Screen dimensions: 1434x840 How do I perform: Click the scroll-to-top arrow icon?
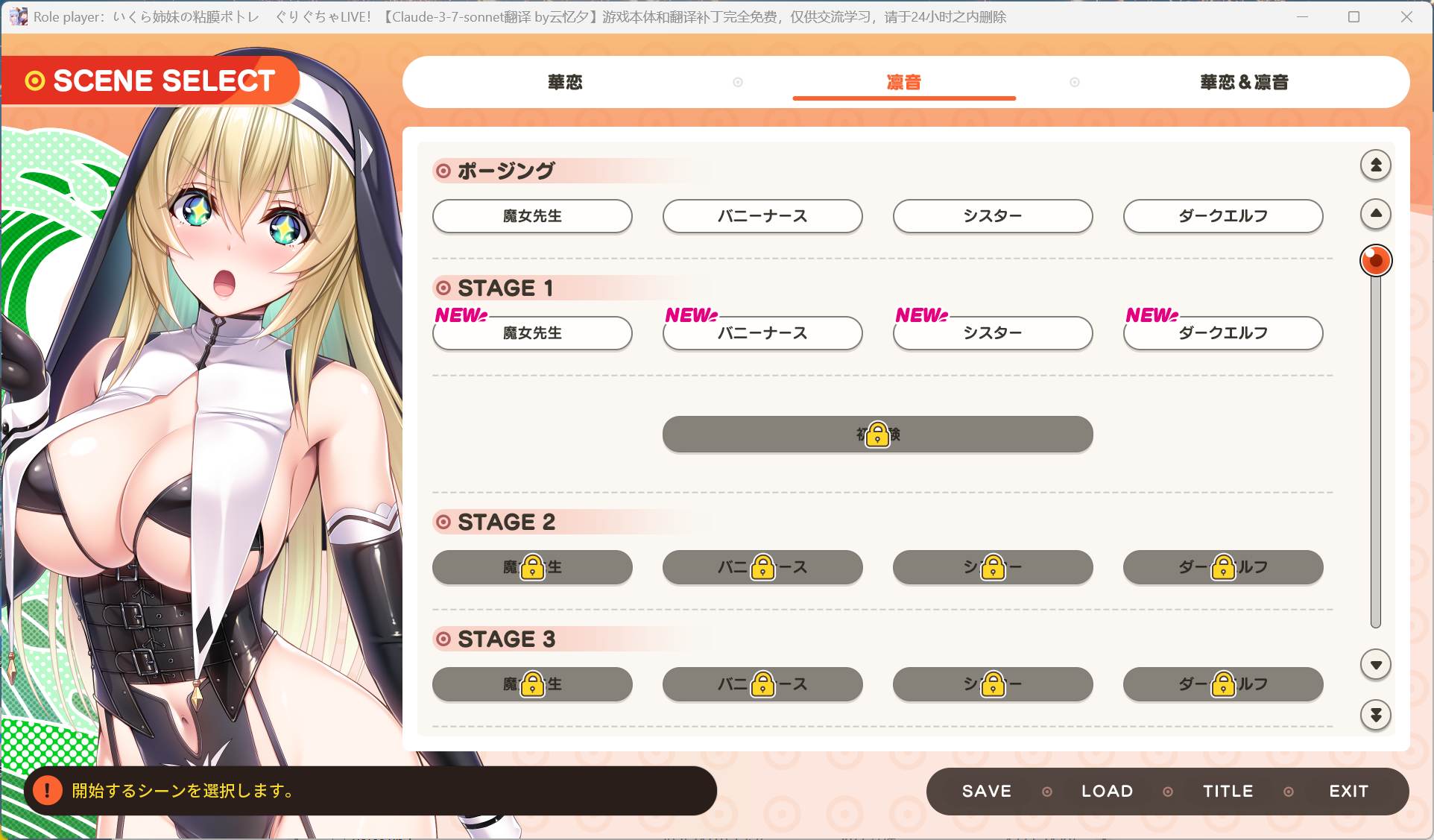(1375, 165)
